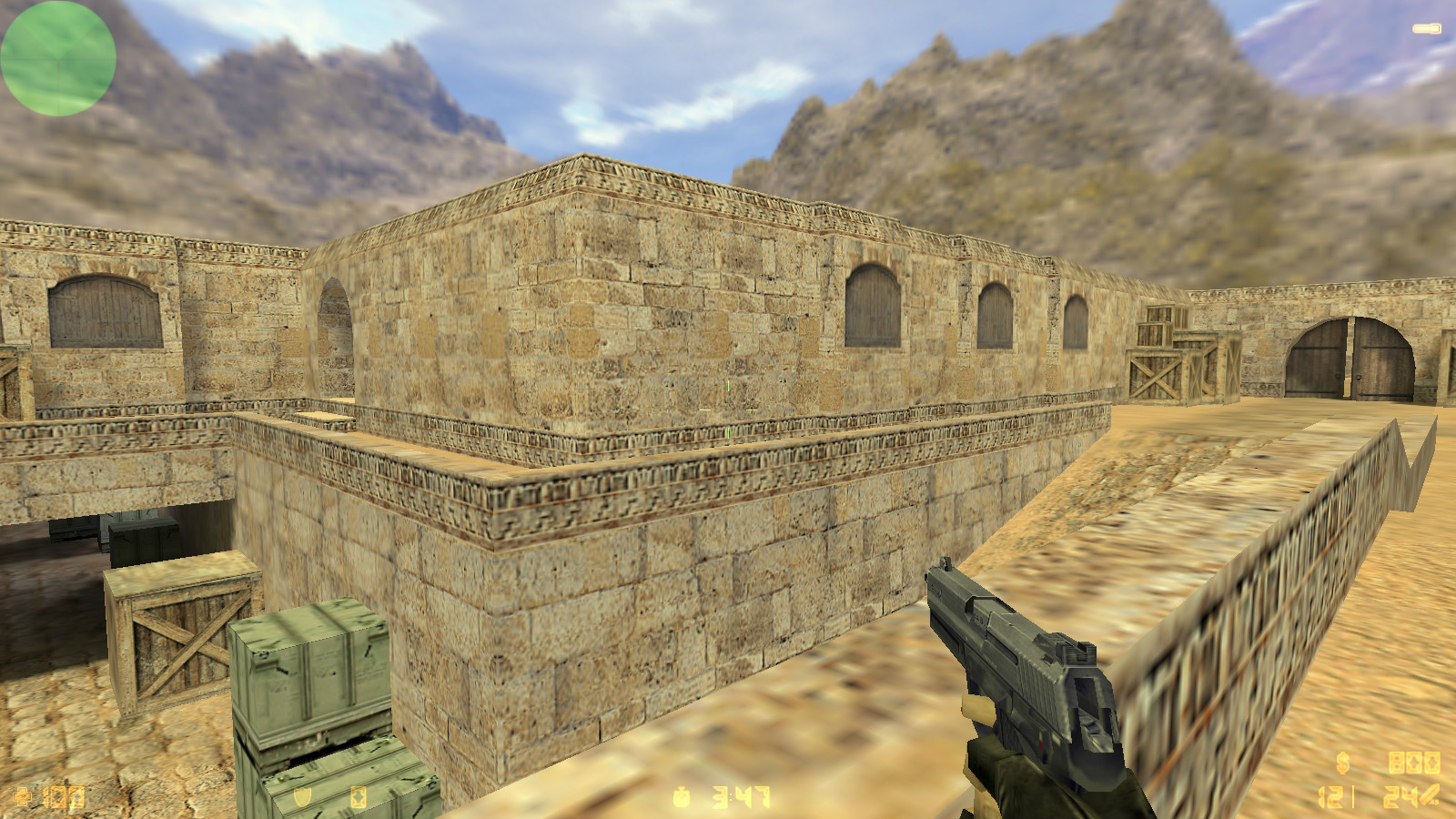Click the money amount showing 800
The width and height of the screenshot is (1456, 819).
pyautogui.click(x=1415, y=763)
